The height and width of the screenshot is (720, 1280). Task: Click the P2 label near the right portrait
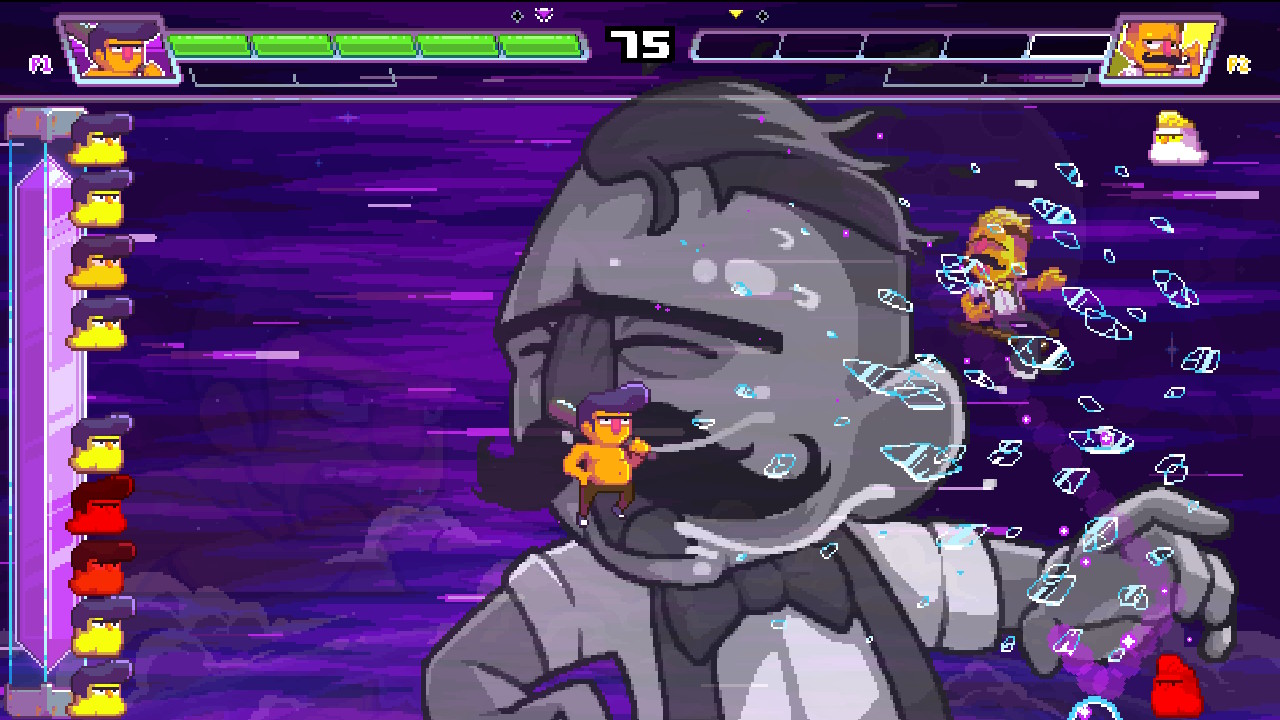[1238, 62]
